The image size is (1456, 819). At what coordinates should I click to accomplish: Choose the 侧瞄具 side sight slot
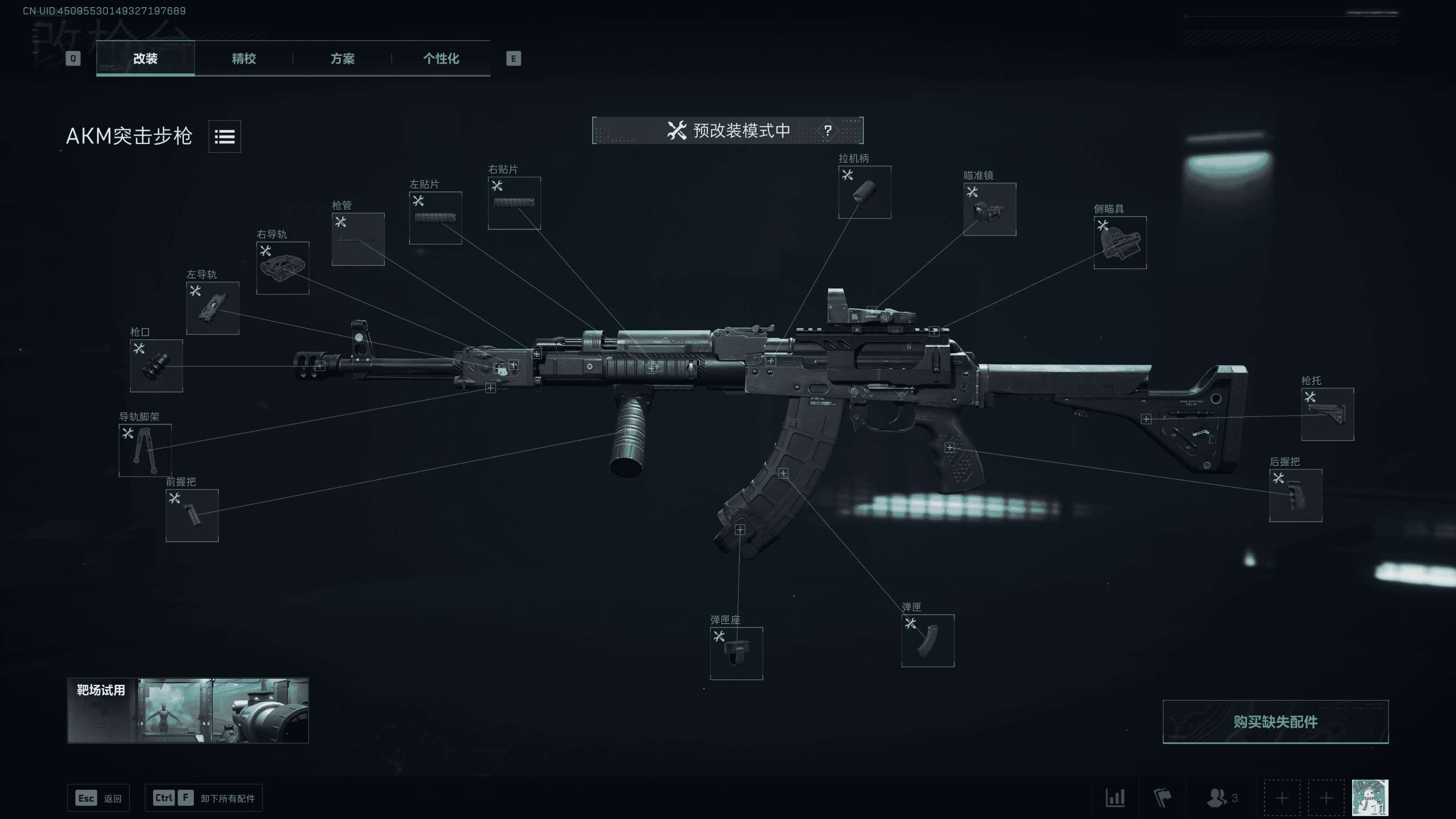coord(1119,243)
